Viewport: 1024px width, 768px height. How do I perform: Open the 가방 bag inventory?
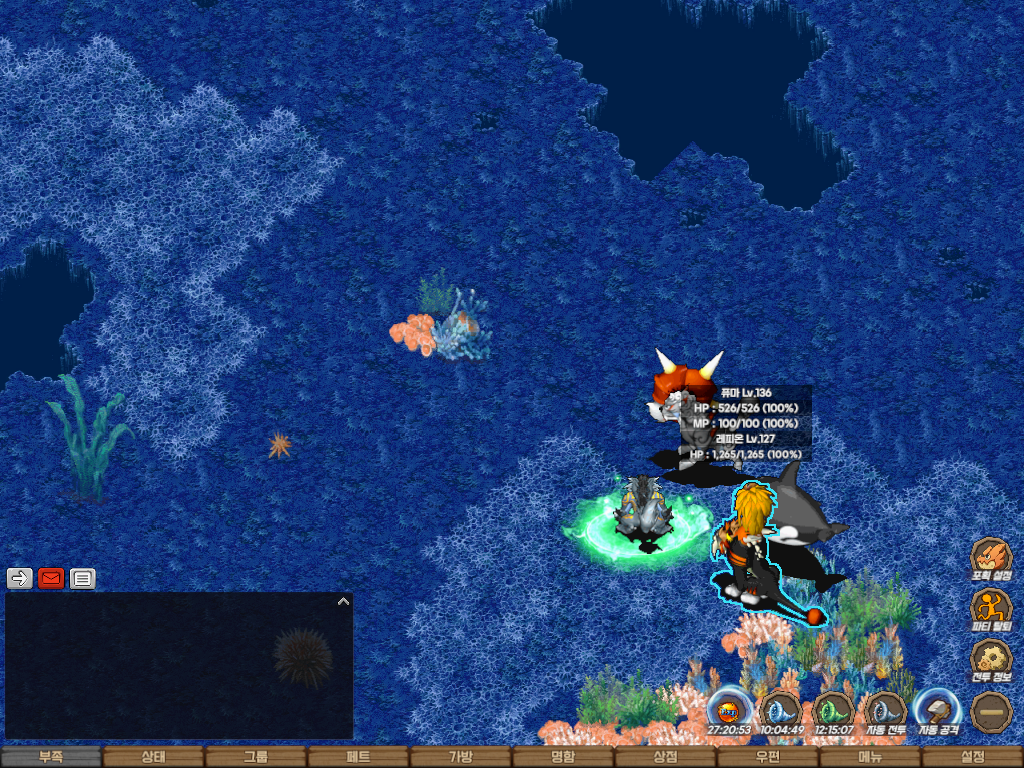click(x=460, y=757)
